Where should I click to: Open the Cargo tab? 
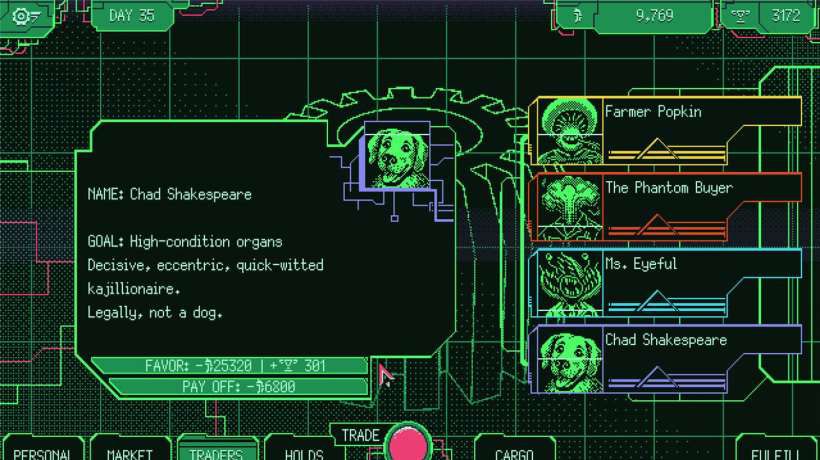click(x=513, y=452)
